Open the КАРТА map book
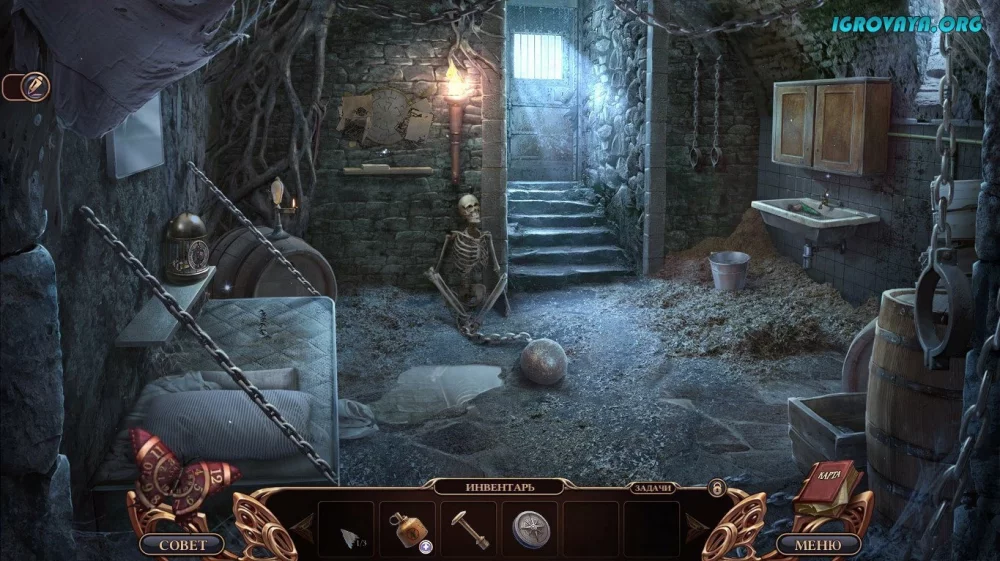This screenshot has width=1000, height=561. [828, 483]
